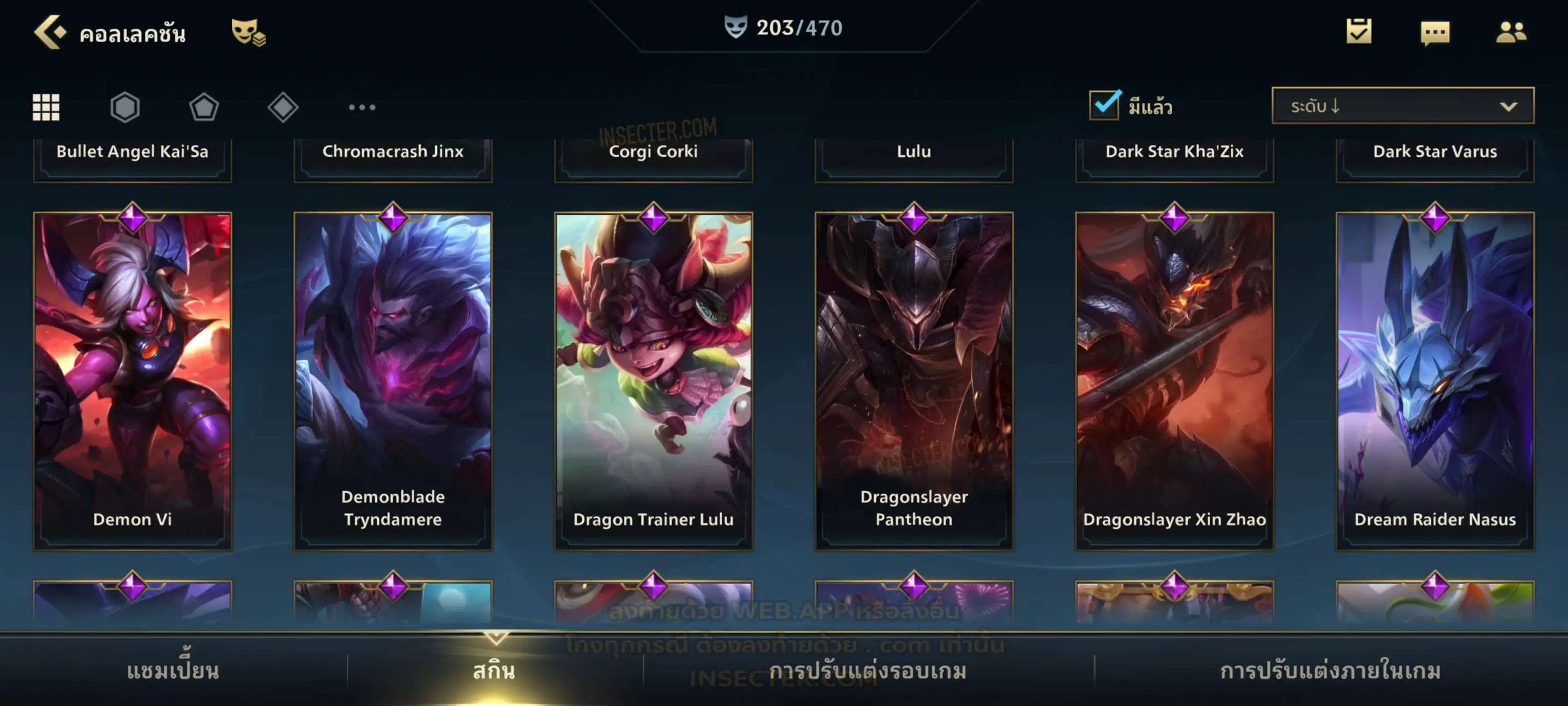Open the Dream Raider Nasus skin

1435,381
